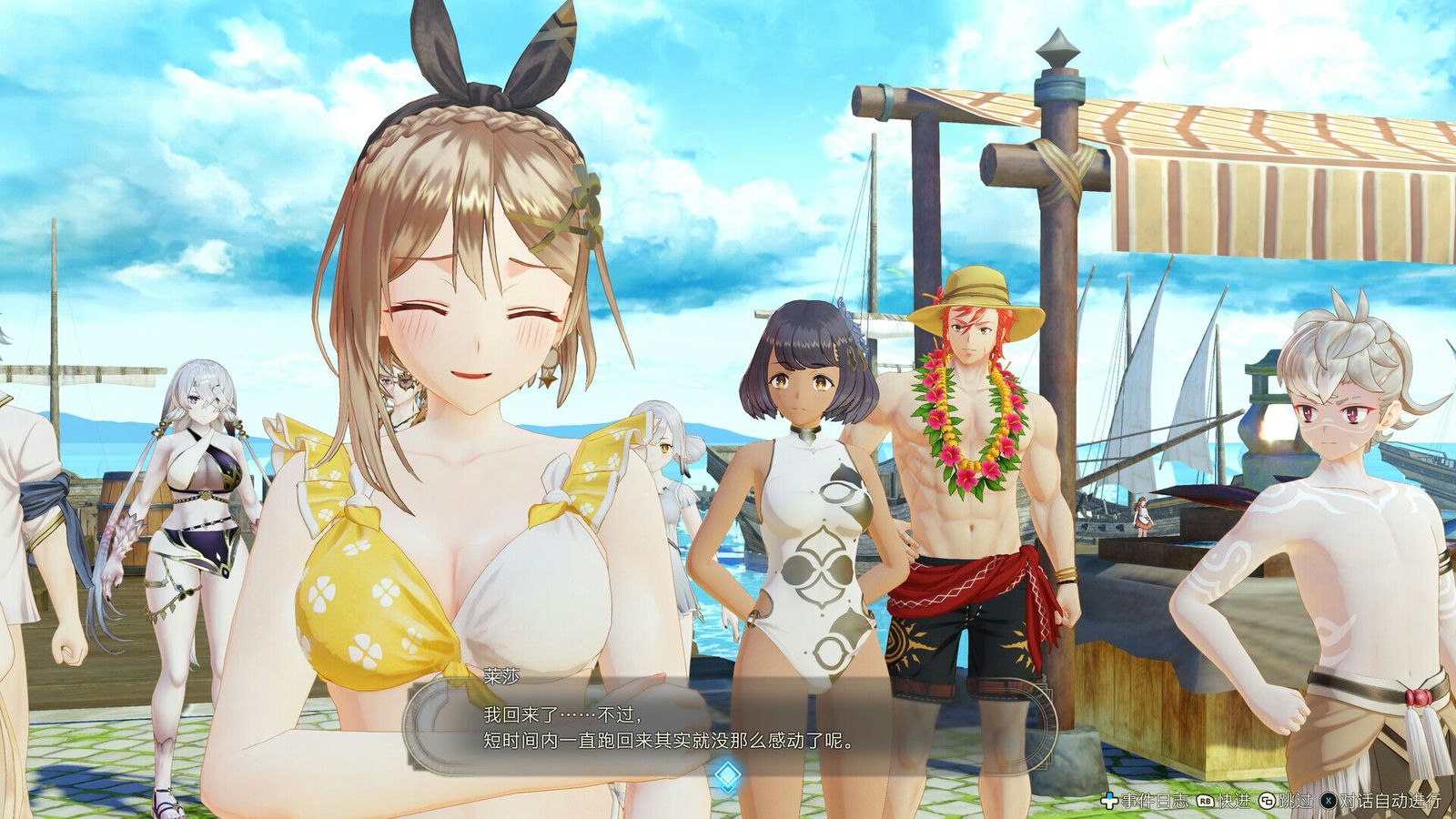Click the blue diamond continue indicator

click(727, 775)
